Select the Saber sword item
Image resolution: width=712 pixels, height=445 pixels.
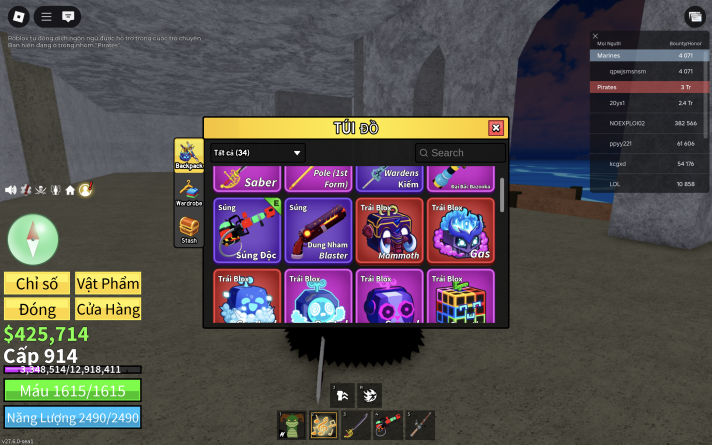[x=245, y=178]
